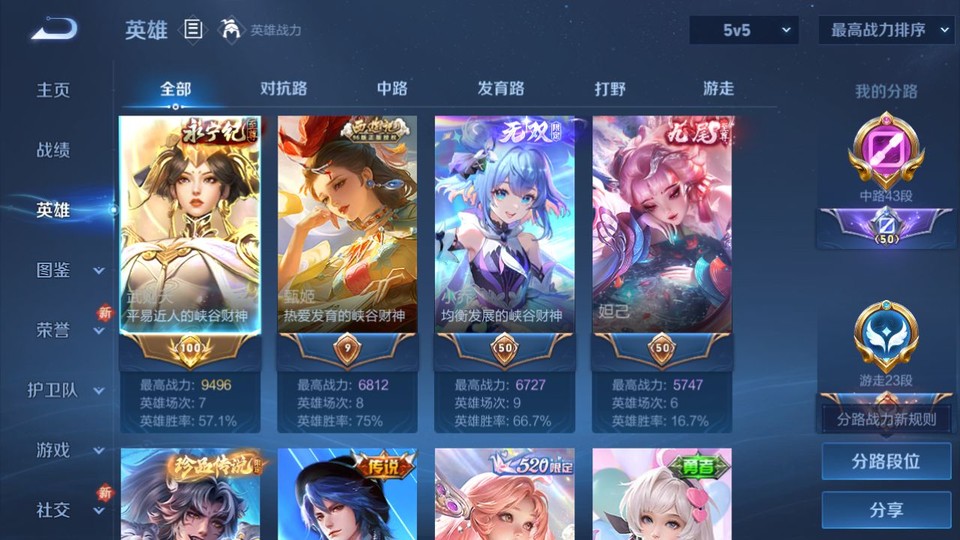Open the 战绩 match record section

click(54, 150)
